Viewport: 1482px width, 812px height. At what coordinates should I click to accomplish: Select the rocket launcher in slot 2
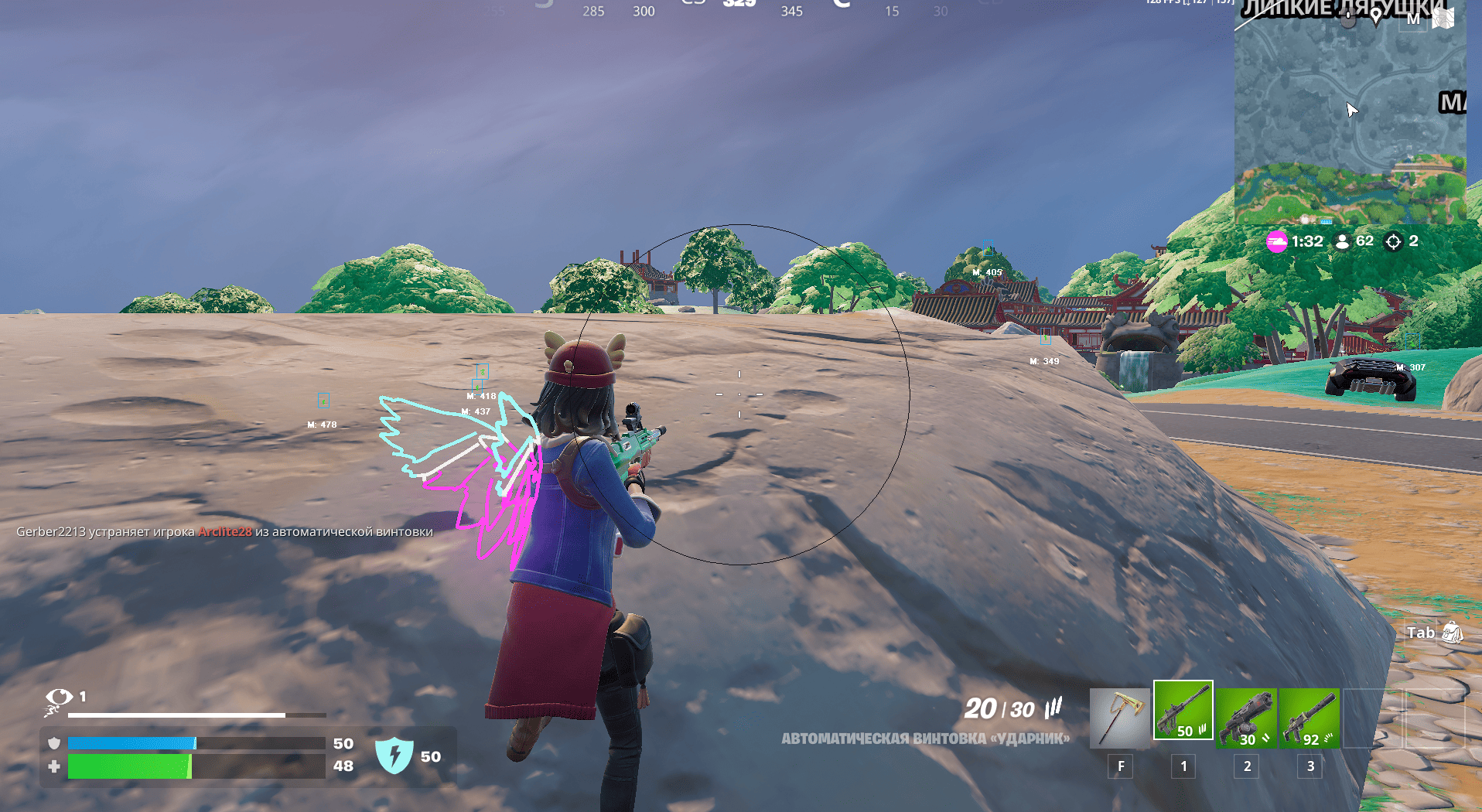tap(1246, 718)
